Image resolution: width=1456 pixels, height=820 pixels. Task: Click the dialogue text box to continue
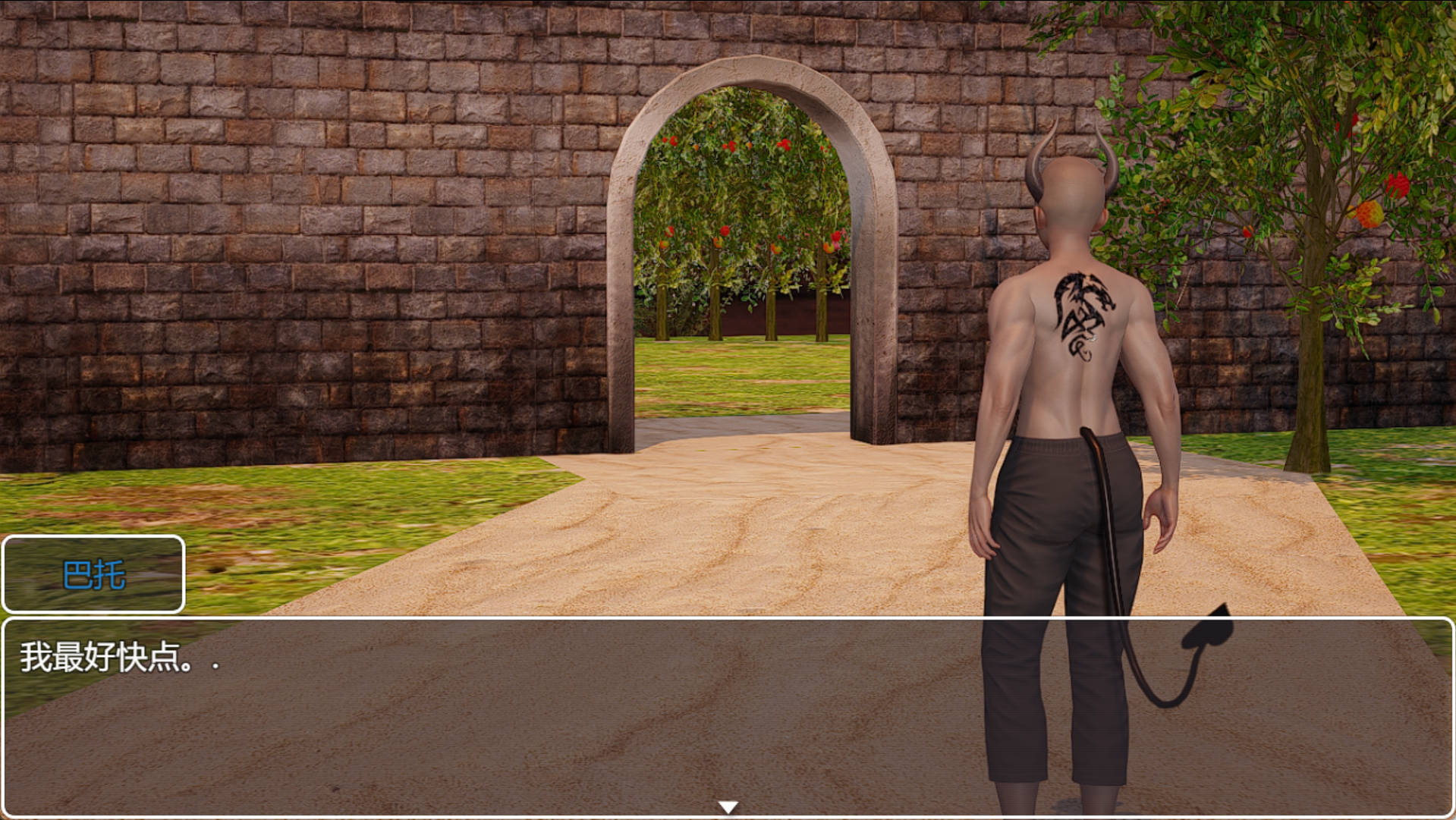pos(531,713)
